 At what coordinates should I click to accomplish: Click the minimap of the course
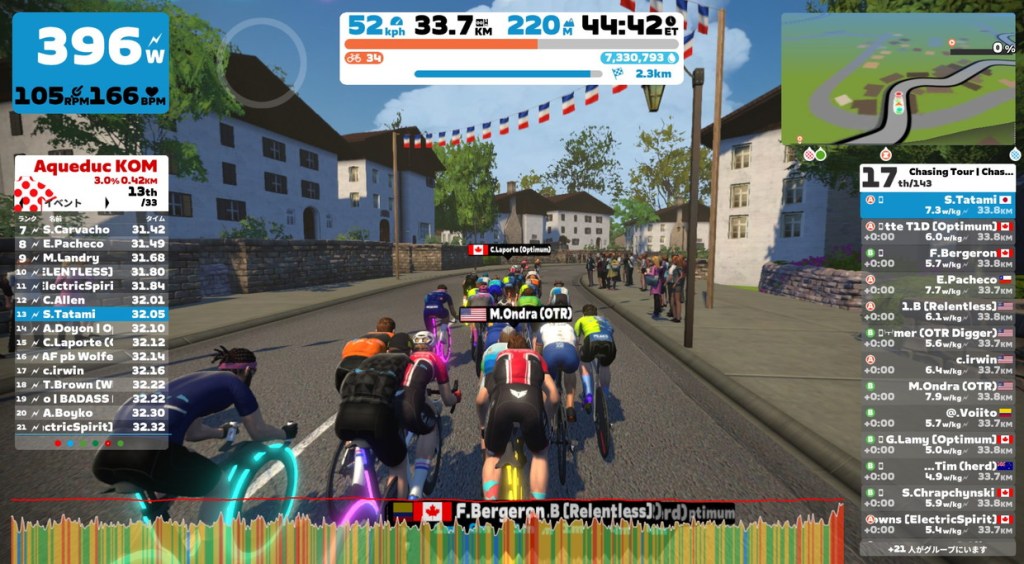897,80
